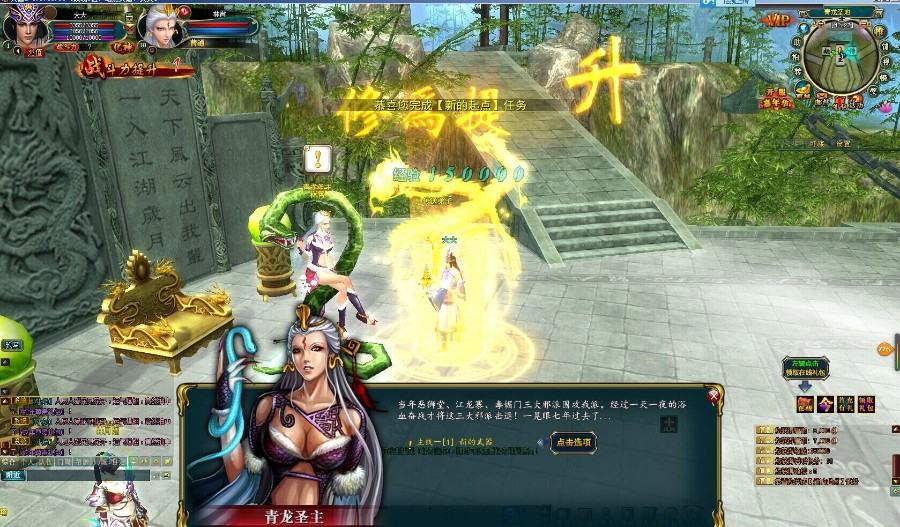Click the 点击选项 dialogue button

(575, 442)
